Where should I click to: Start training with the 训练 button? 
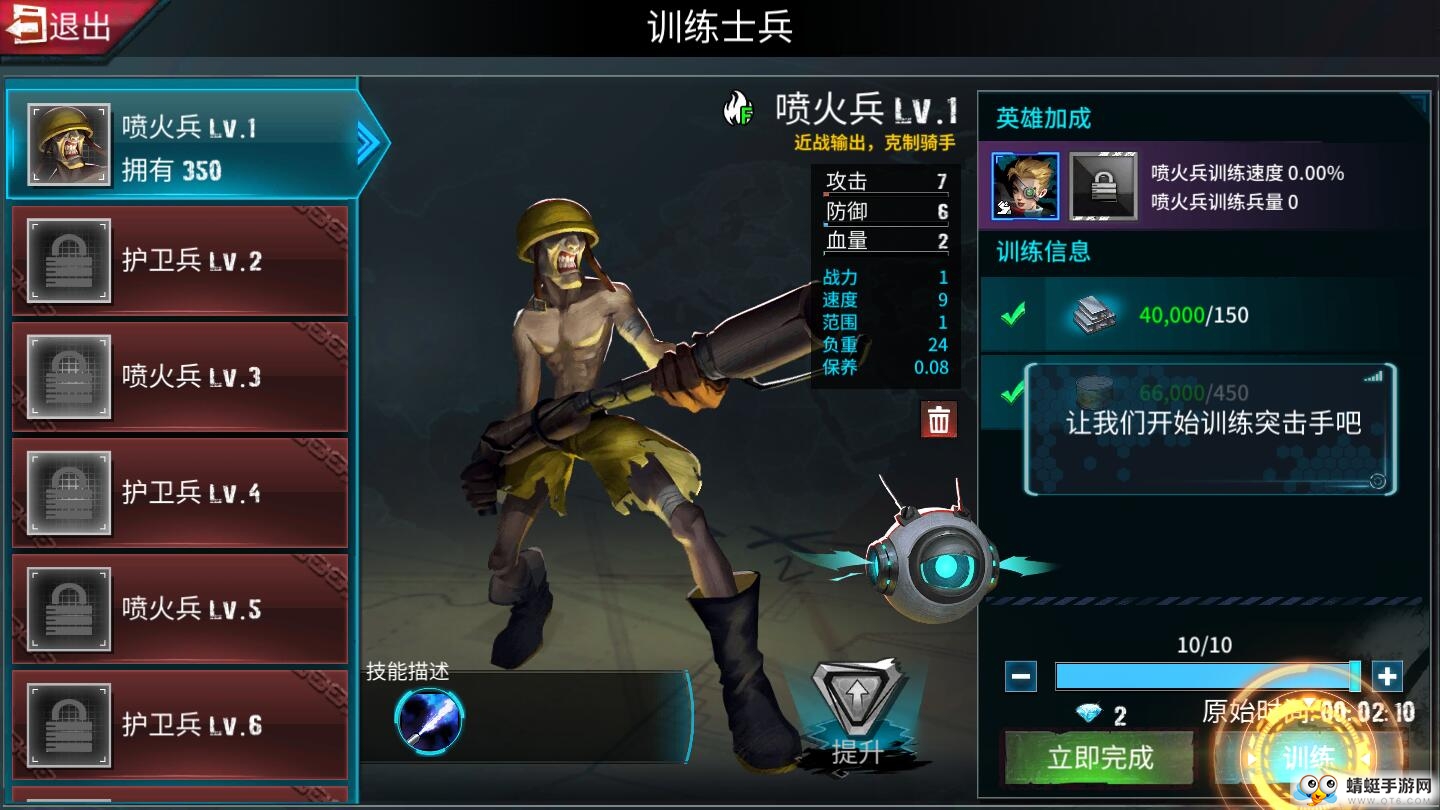tap(1308, 757)
